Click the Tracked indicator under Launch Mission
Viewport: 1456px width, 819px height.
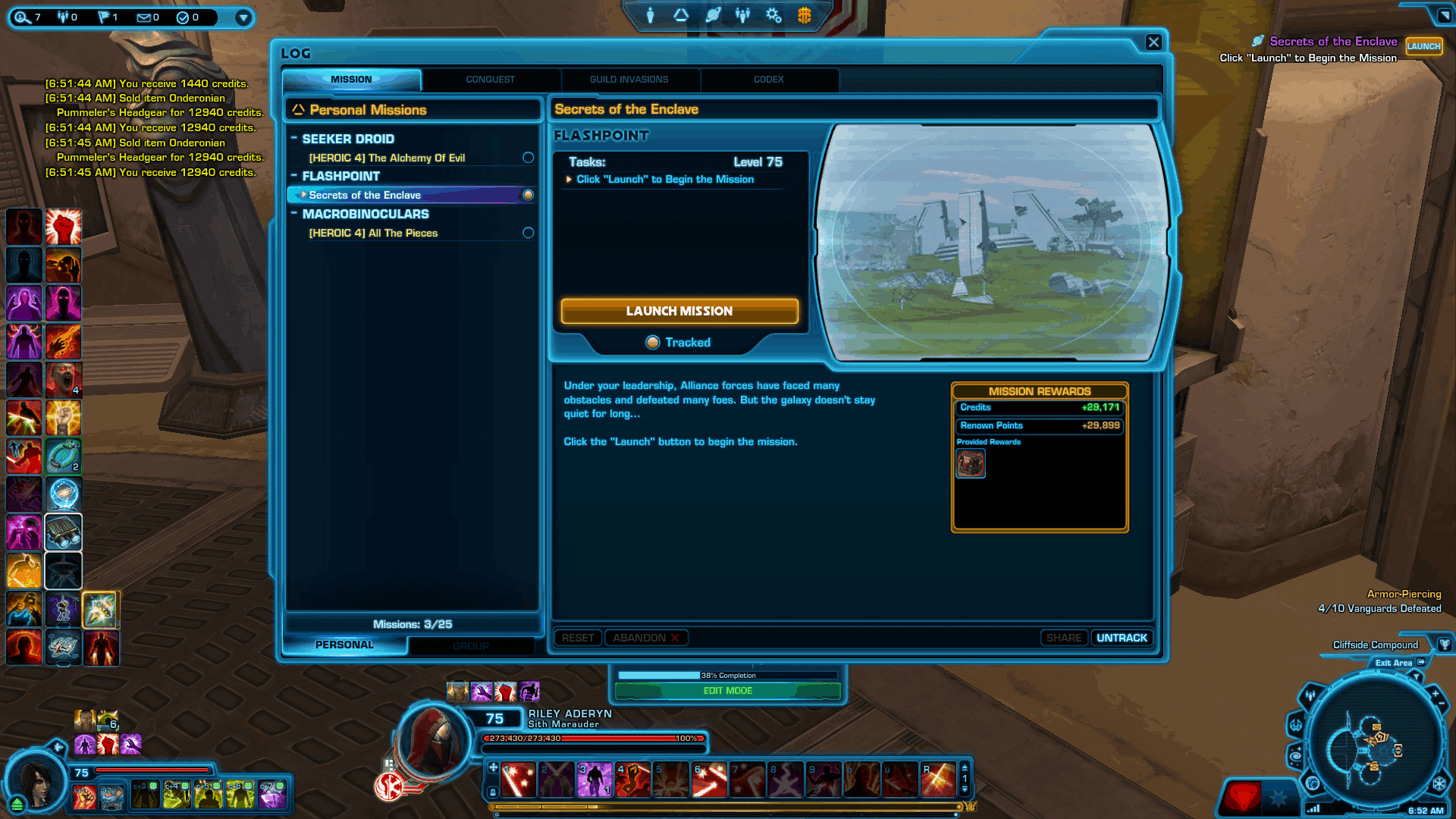pos(679,342)
